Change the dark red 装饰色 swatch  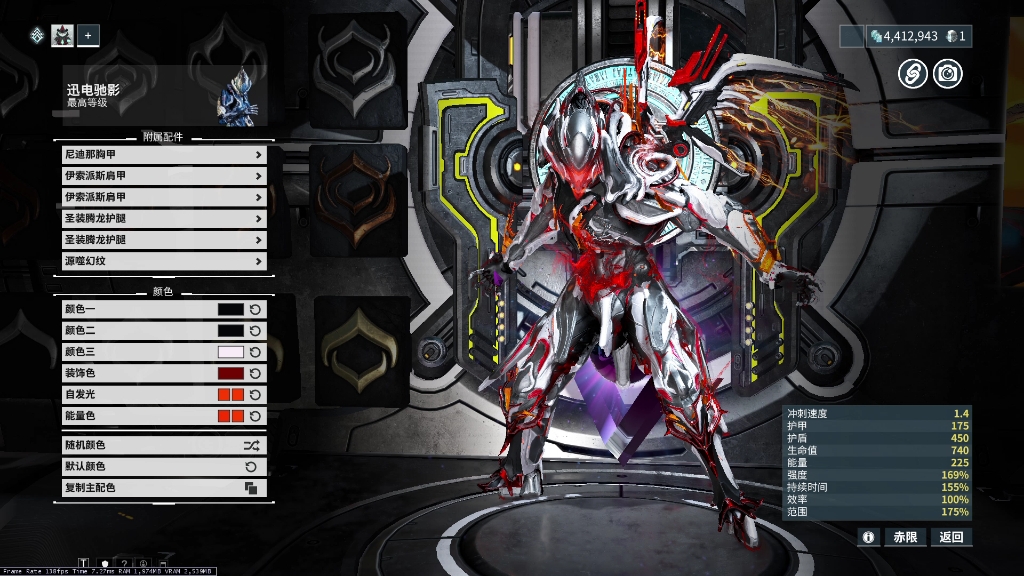[x=230, y=373]
